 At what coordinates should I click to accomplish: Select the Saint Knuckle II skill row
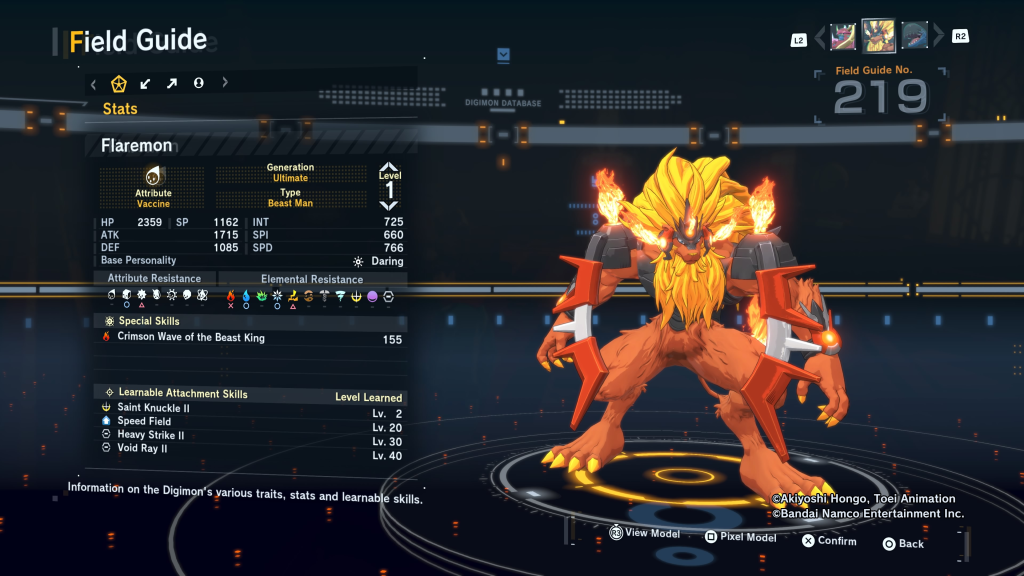click(250, 408)
